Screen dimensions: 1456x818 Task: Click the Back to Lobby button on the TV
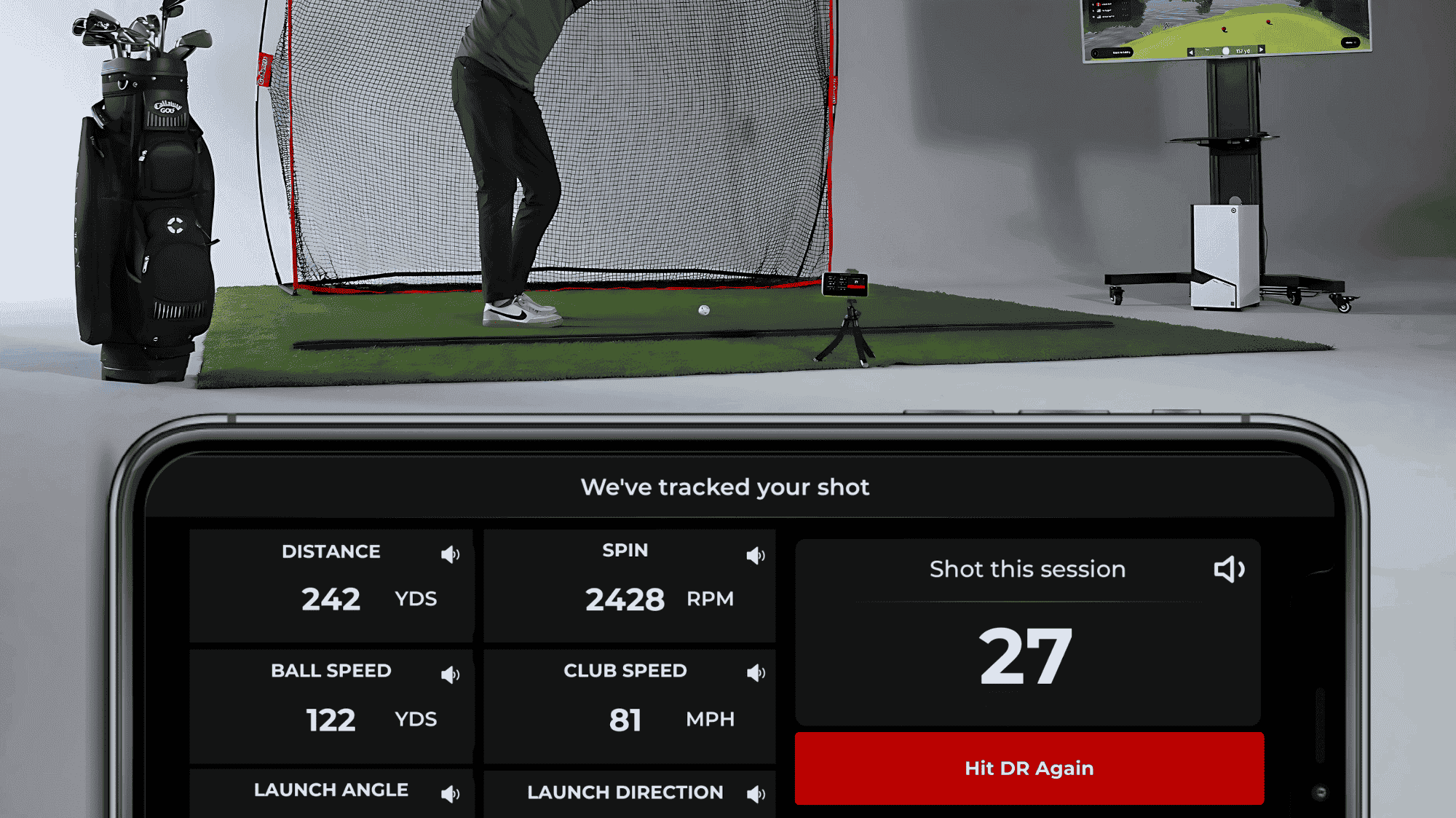click(x=1112, y=52)
